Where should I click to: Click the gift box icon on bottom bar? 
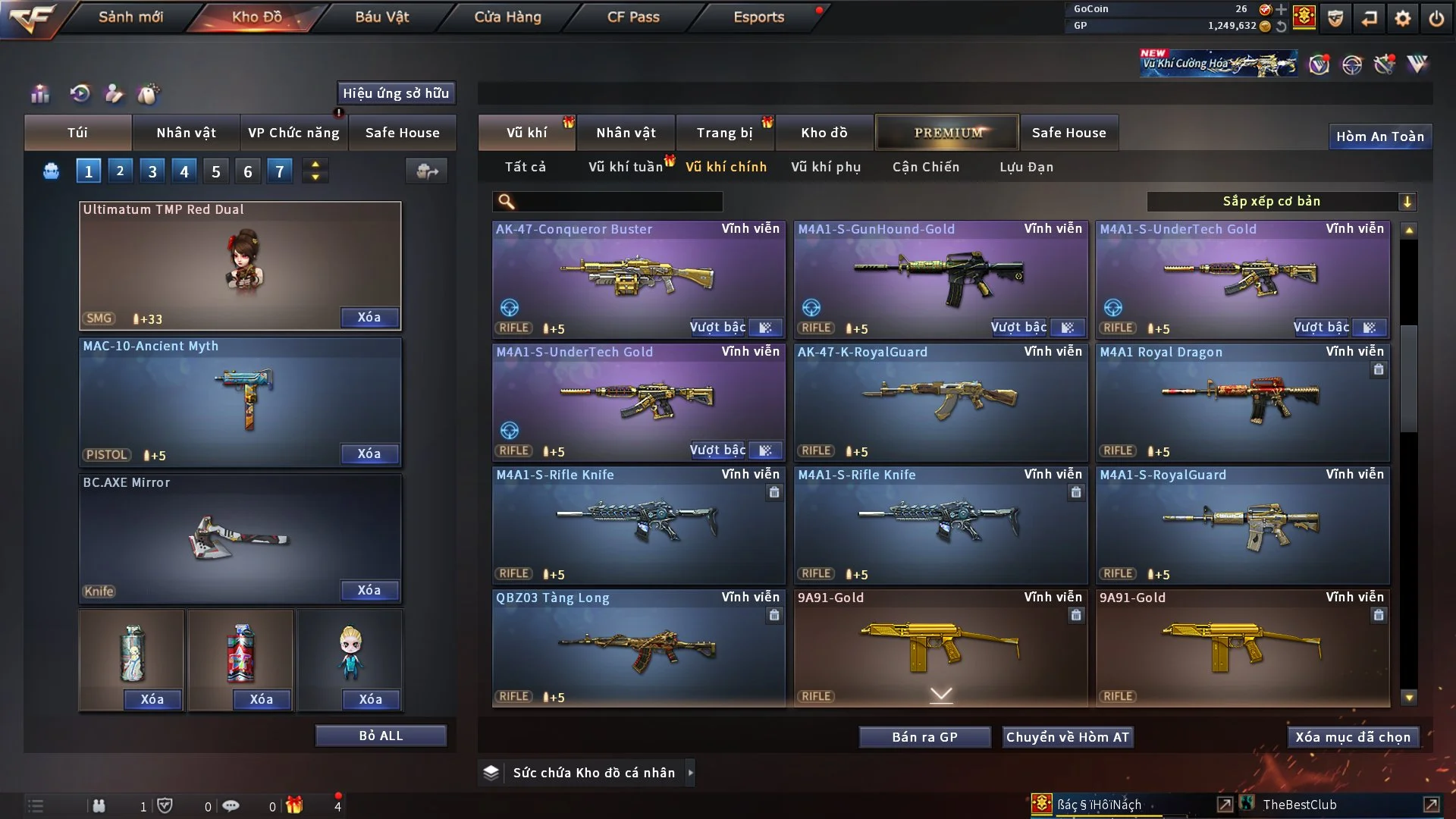(296, 804)
